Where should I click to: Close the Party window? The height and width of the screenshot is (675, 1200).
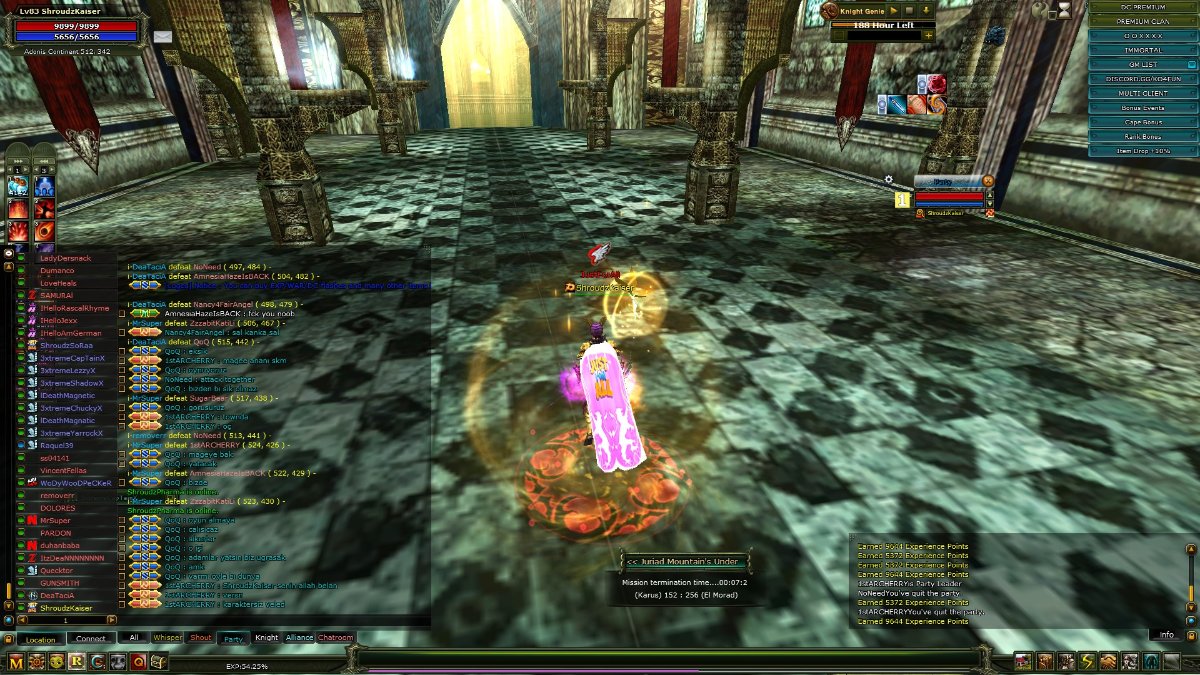click(988, 180)
